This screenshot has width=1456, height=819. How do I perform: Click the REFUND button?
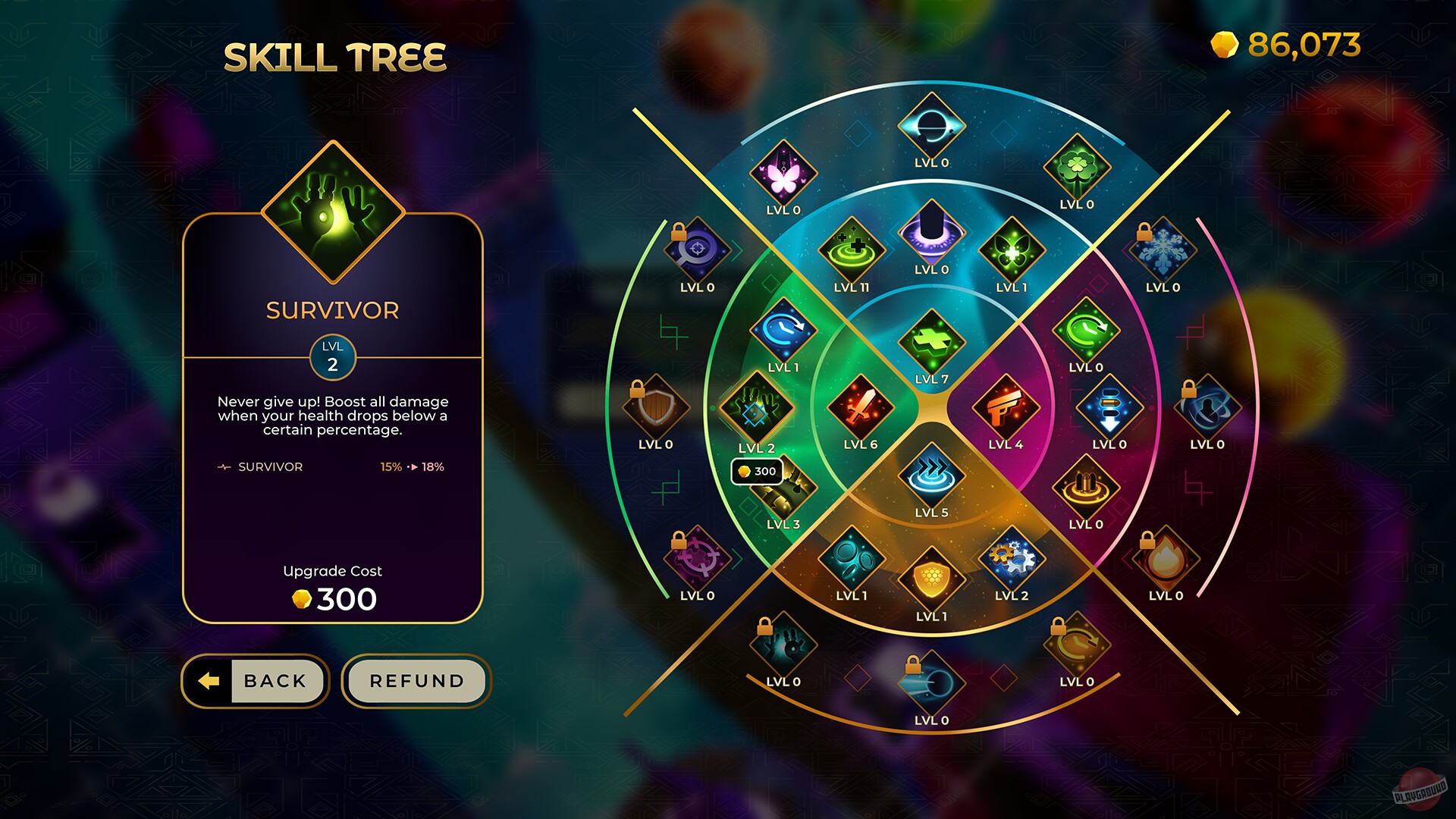[416, 681]
